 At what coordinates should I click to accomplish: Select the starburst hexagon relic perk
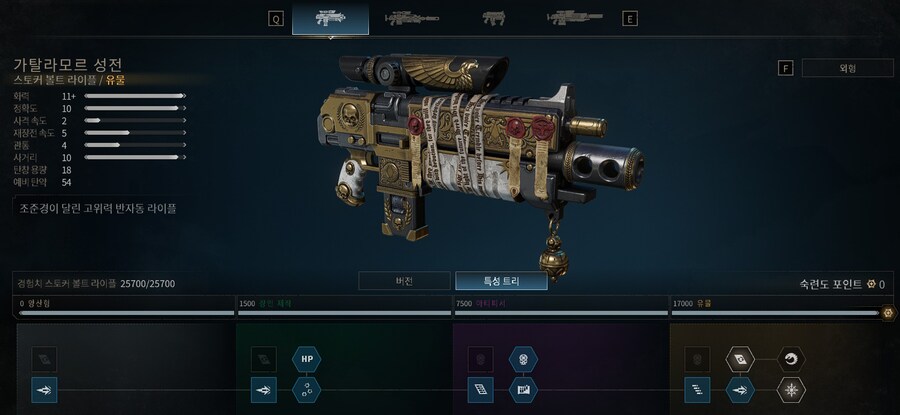[792, 389]
